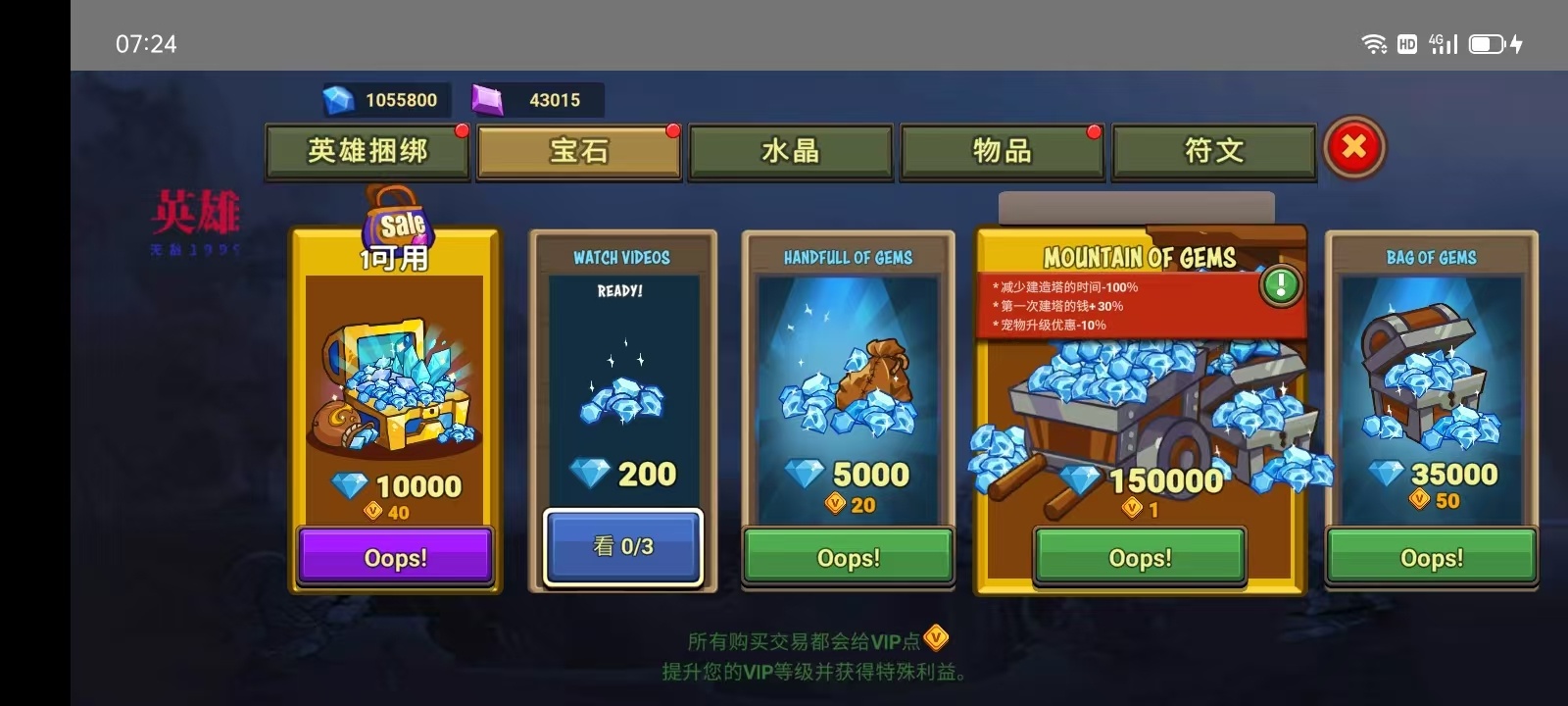
Task: Click the green exclamation info icon
Action: pyautogui.click(x=1281, y=285)
